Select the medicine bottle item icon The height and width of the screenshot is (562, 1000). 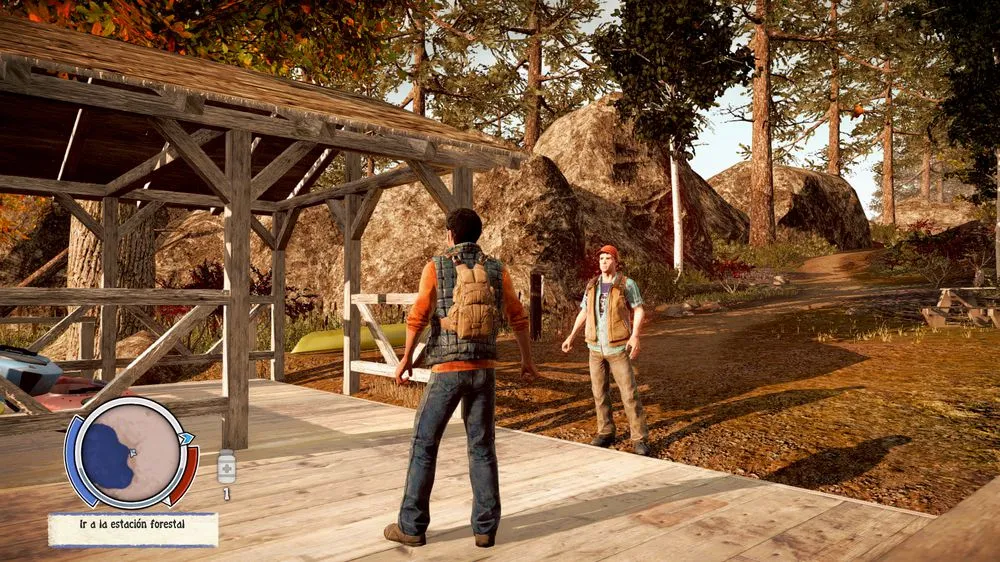(227, 467)
